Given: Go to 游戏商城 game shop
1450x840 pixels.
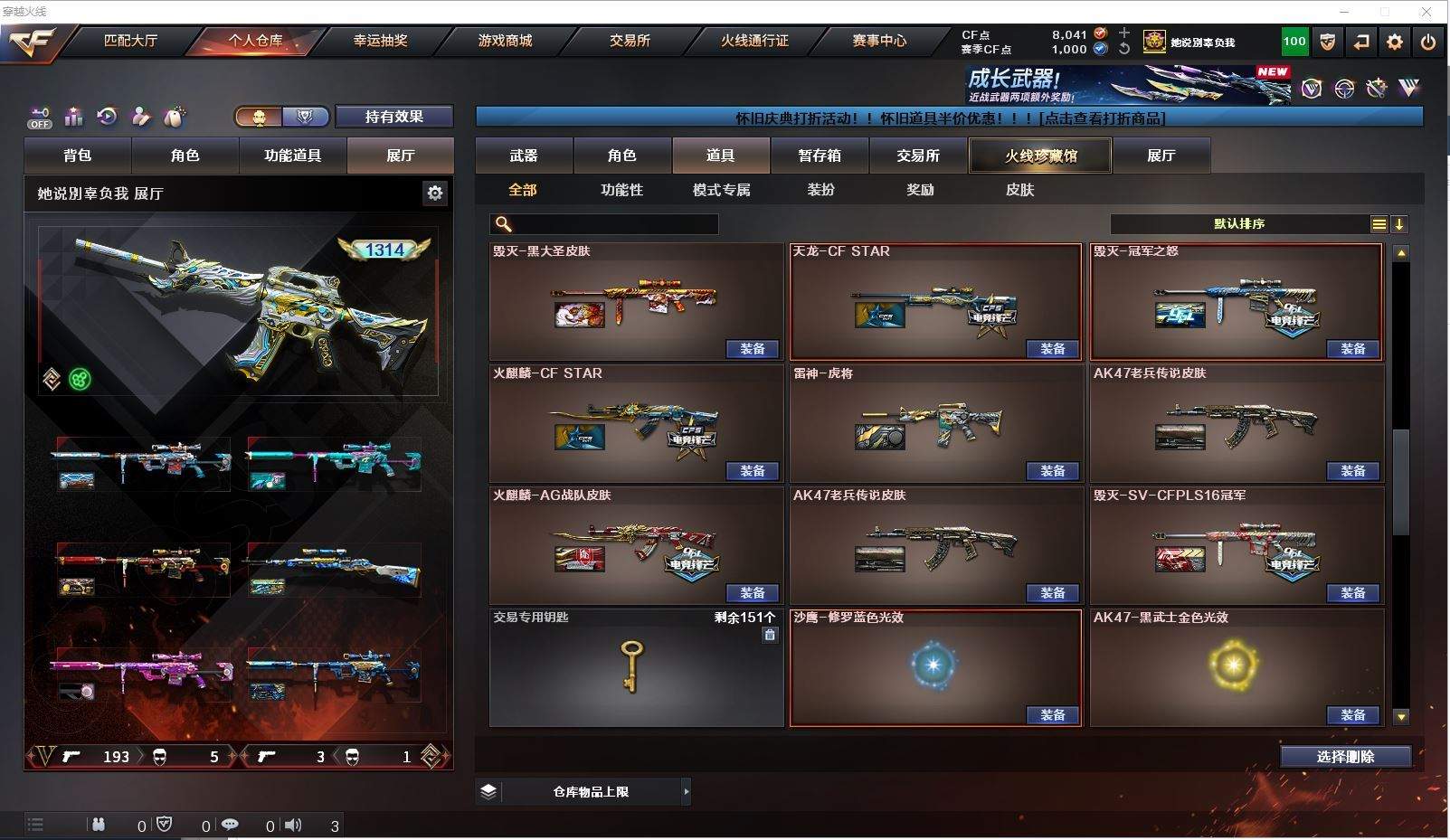Looking at the screenshot, I should tap(505, 41).
